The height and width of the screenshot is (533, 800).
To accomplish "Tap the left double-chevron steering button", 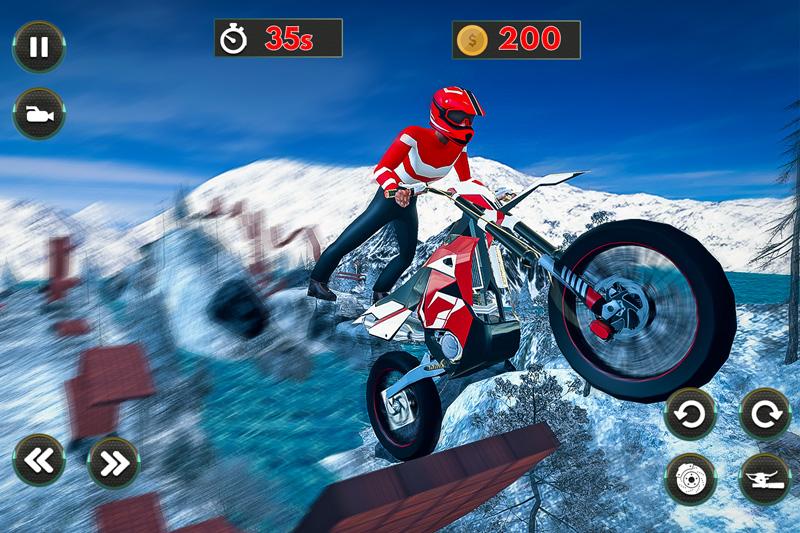I will (39, 461).
